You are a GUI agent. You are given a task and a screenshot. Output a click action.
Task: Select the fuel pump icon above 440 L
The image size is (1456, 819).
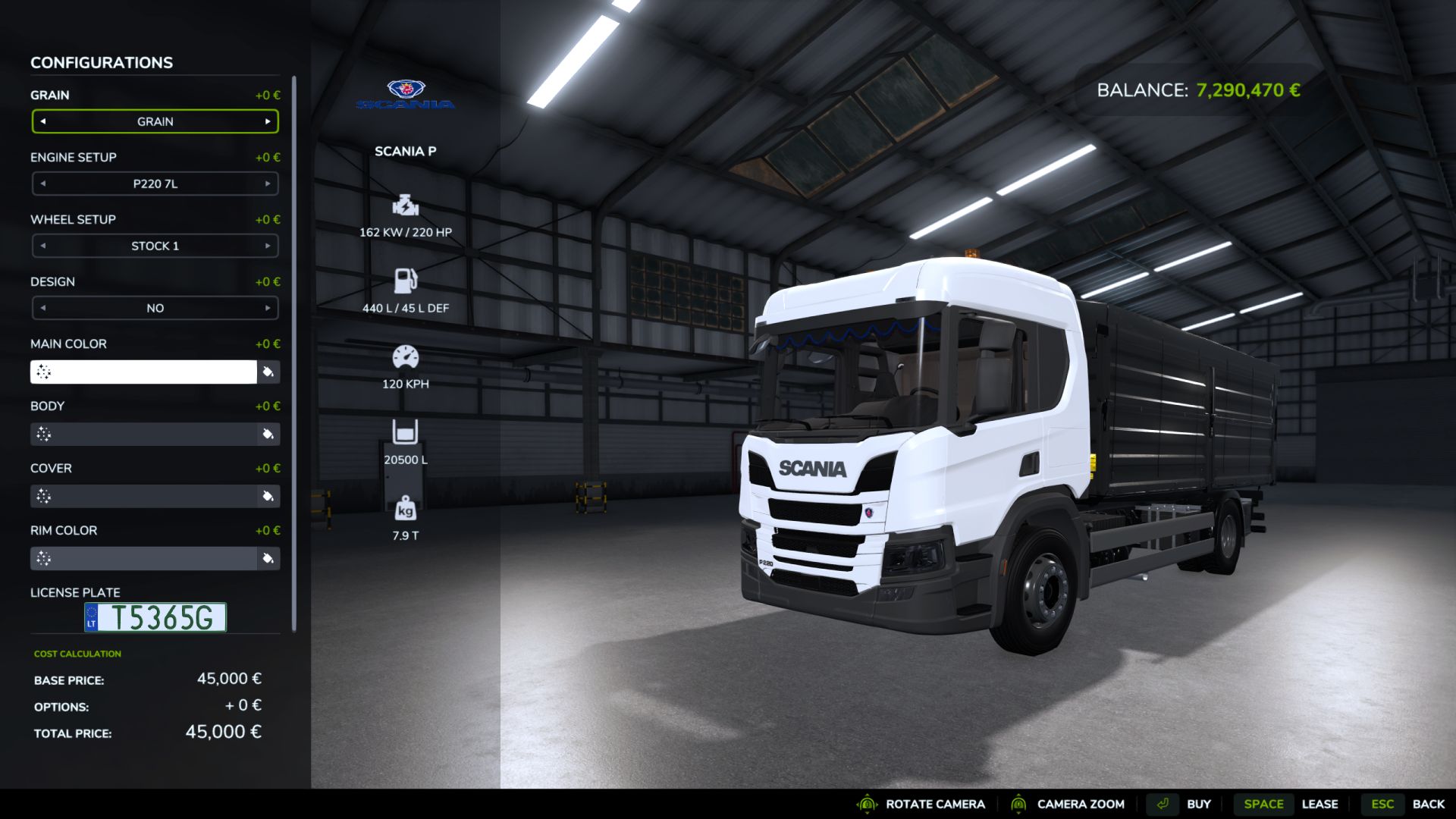(405, 281)
